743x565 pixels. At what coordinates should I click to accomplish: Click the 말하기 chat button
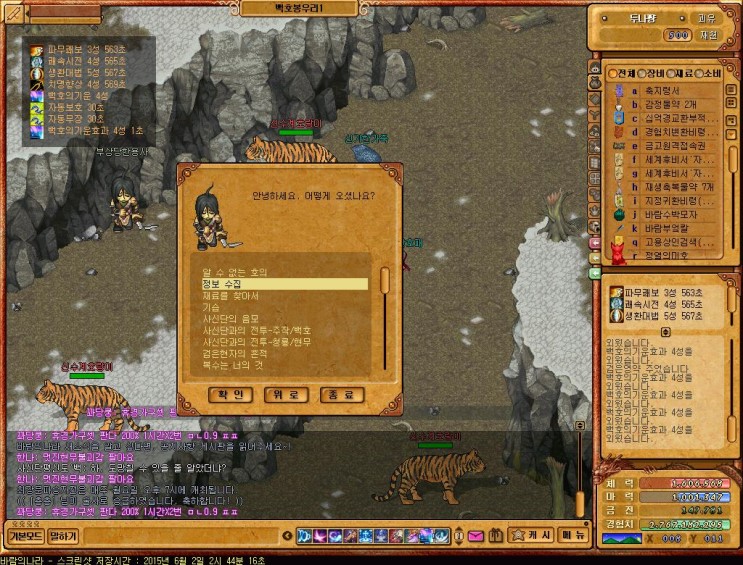point(62,536)
